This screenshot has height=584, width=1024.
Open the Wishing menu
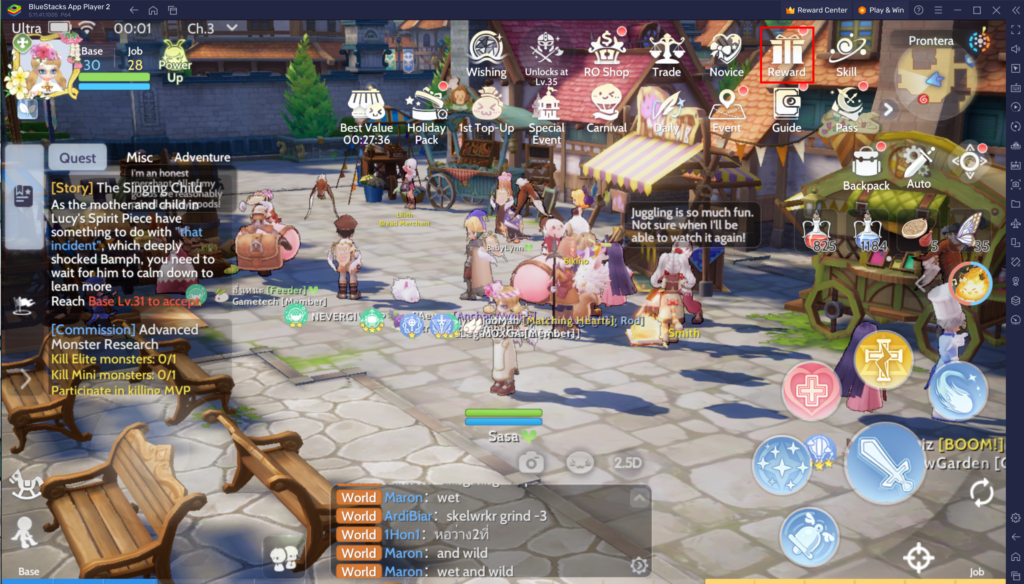click(x=486, y=52)
